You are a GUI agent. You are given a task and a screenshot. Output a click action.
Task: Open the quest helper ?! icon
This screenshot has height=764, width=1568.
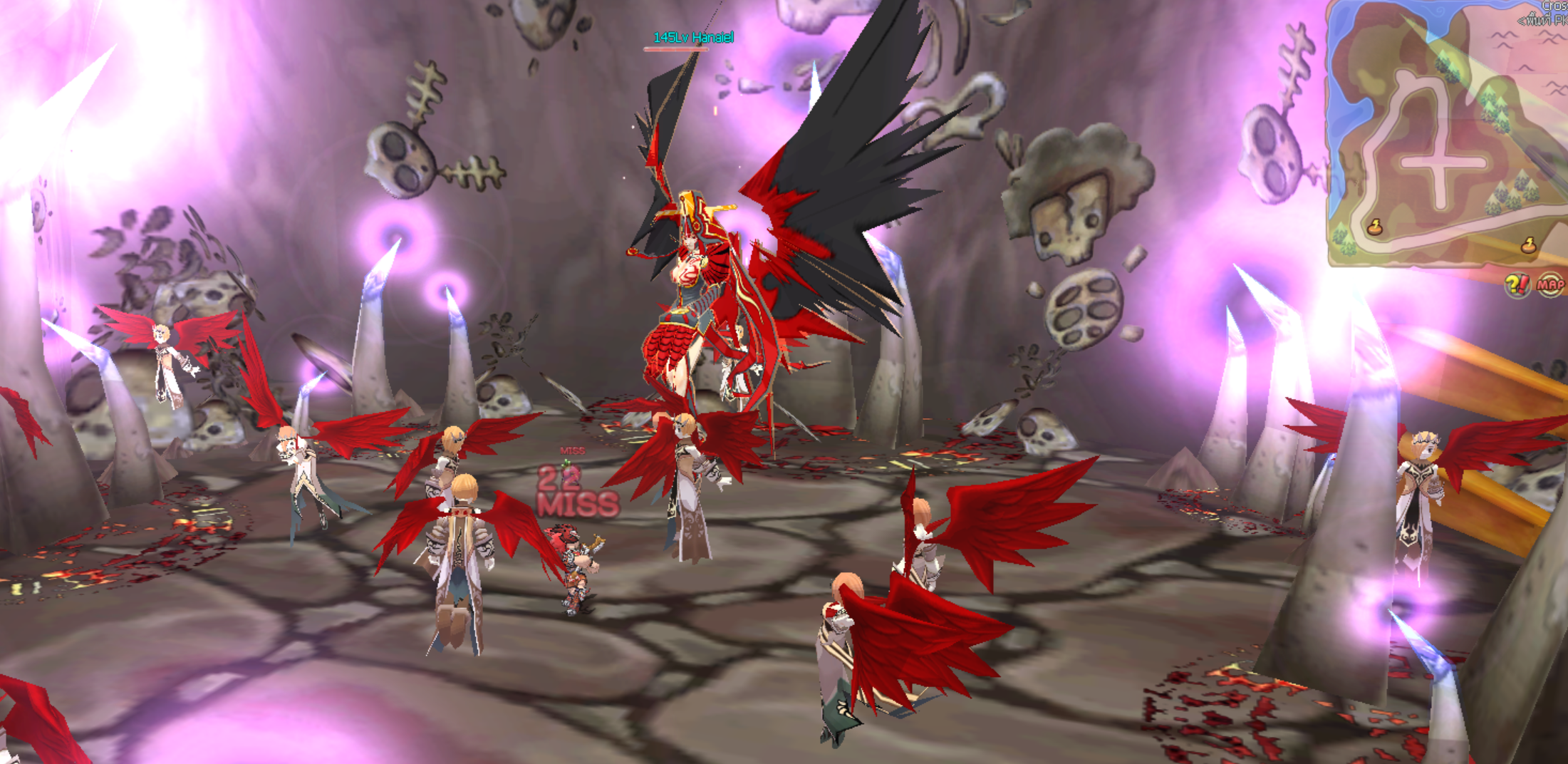point(1517,286)
